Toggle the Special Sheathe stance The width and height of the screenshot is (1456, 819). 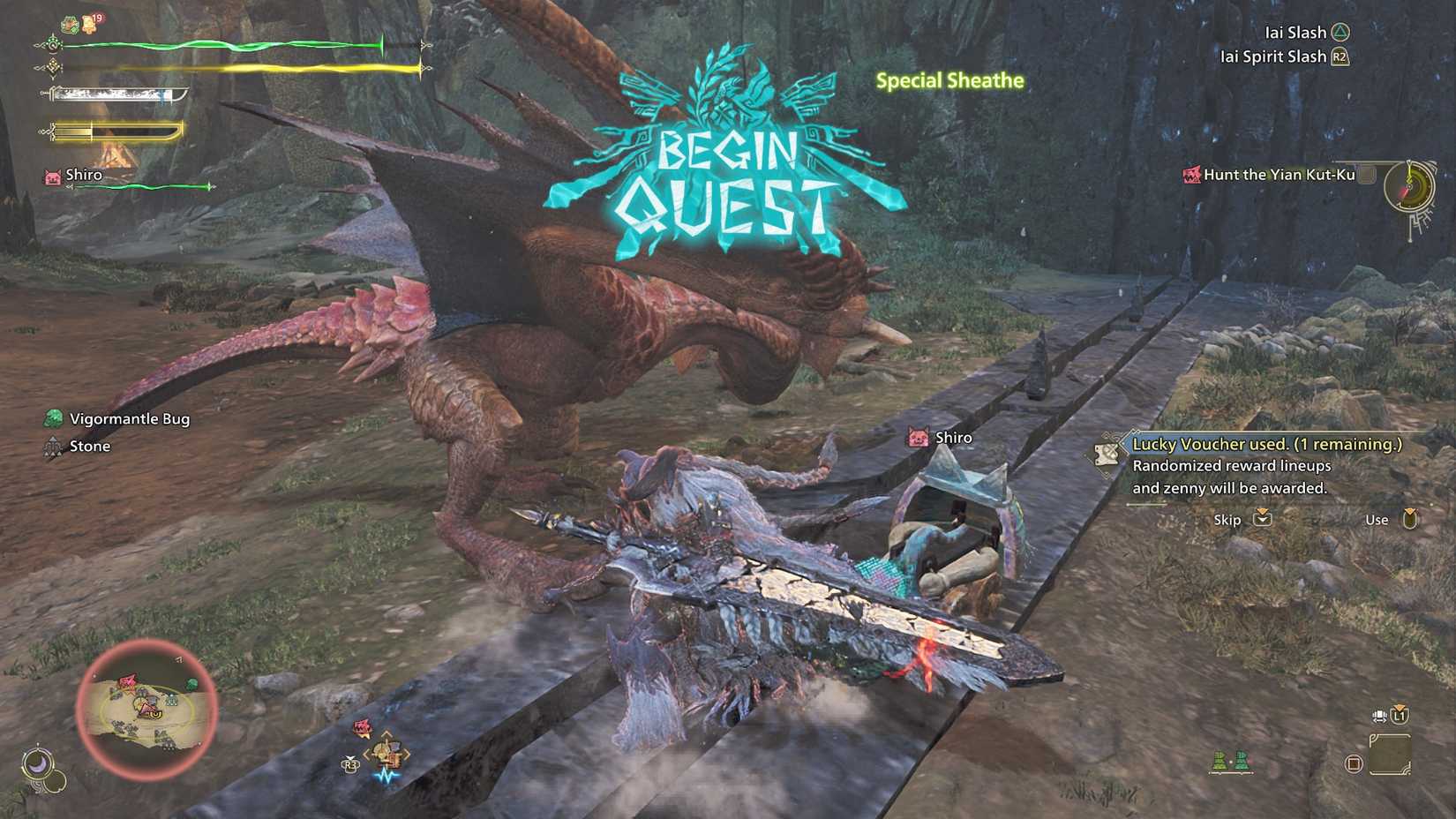click(949, 80)
